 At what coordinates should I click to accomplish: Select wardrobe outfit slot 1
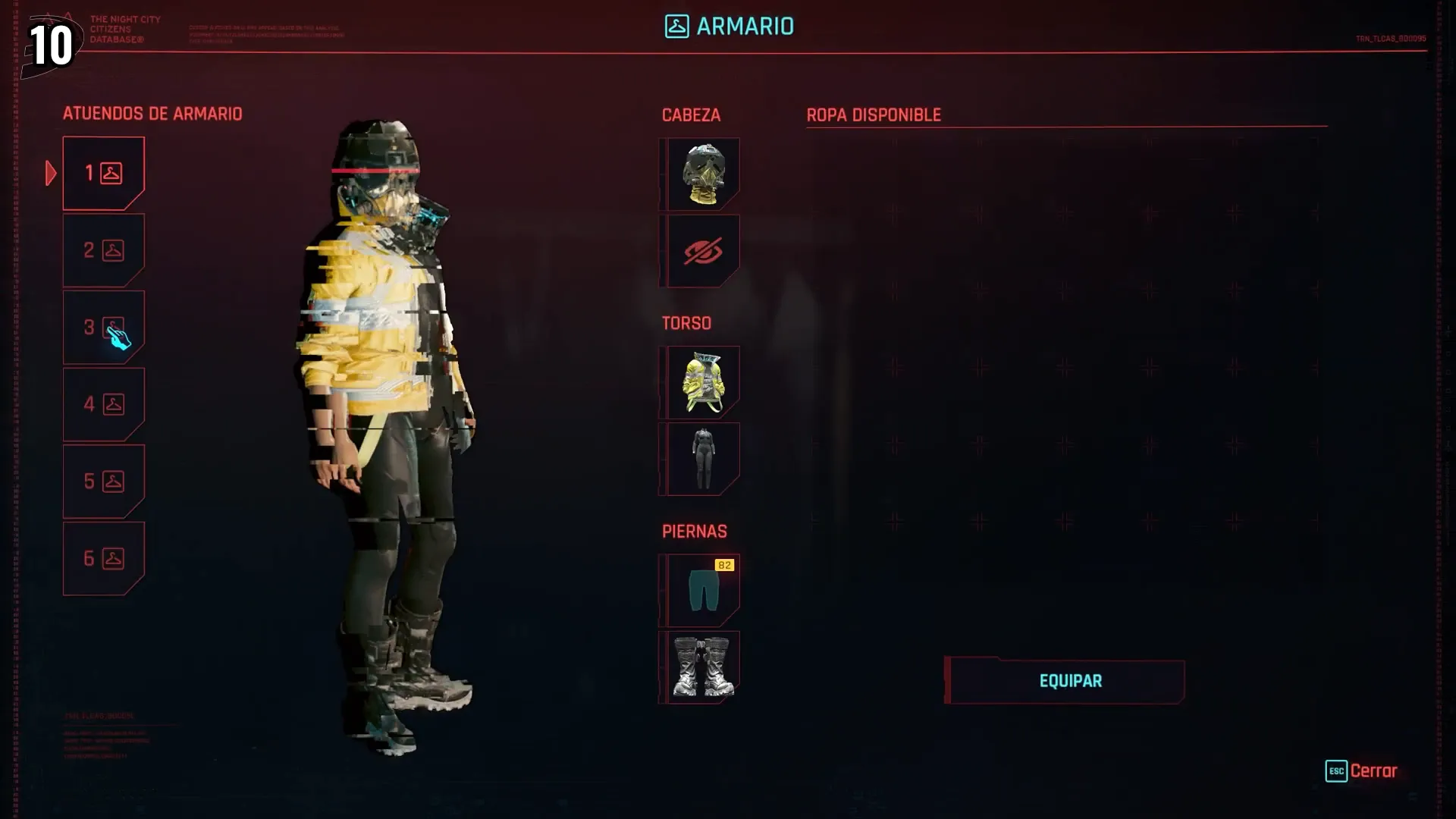104,173
